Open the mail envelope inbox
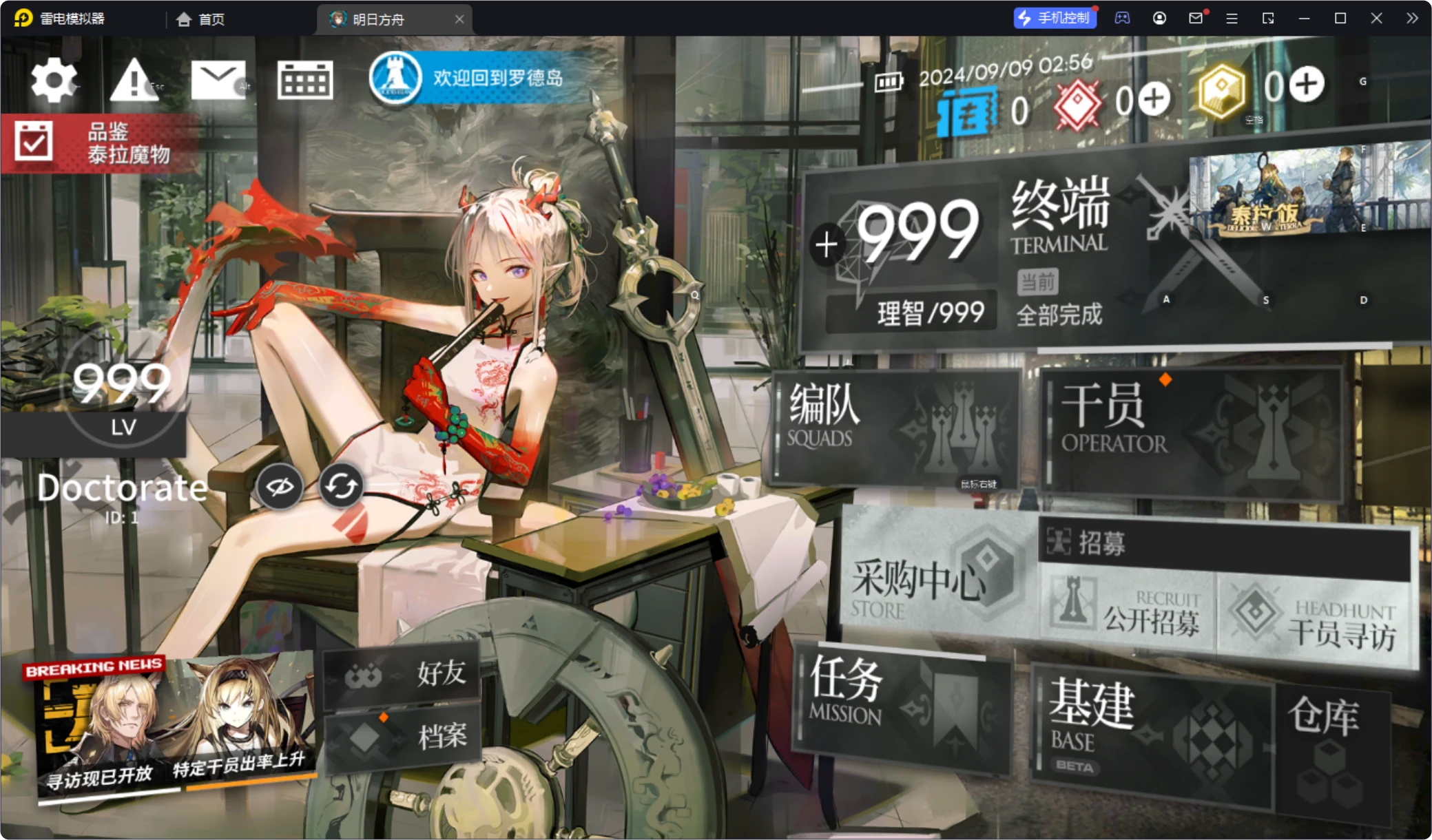The height and width of the screenshot is (840, 1432). pyautogui.click(x=218, y=81)
